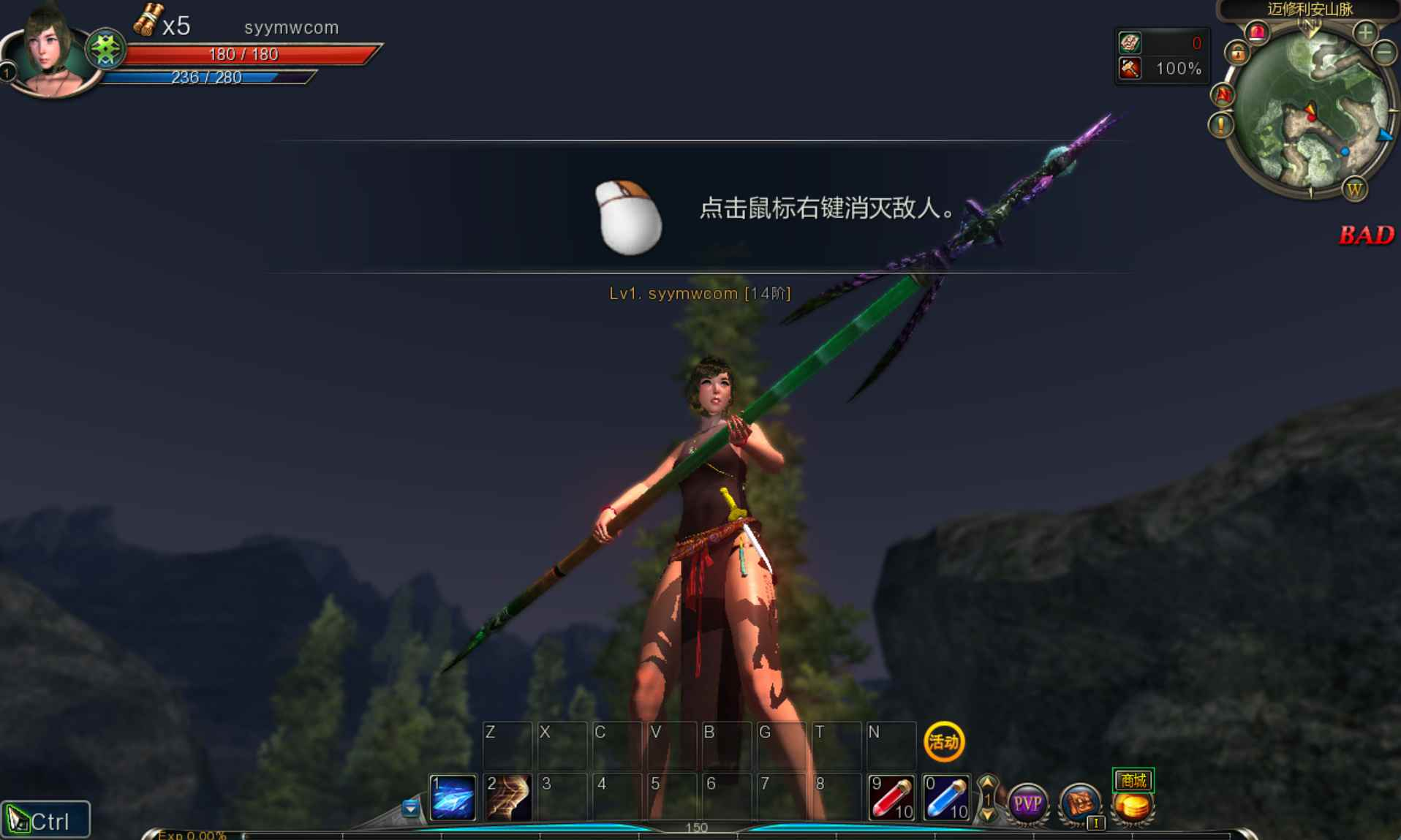Click the hammer durability icon showing 100%
Image resolution: width=1401 pixels, height=840 pixels.
[1130, 69]
